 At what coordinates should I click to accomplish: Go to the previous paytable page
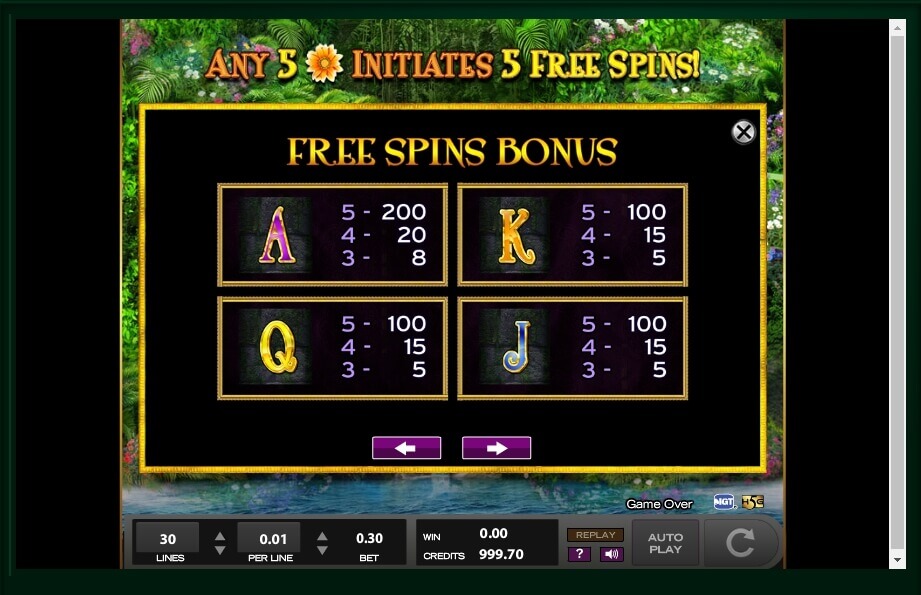click(406, 448)
